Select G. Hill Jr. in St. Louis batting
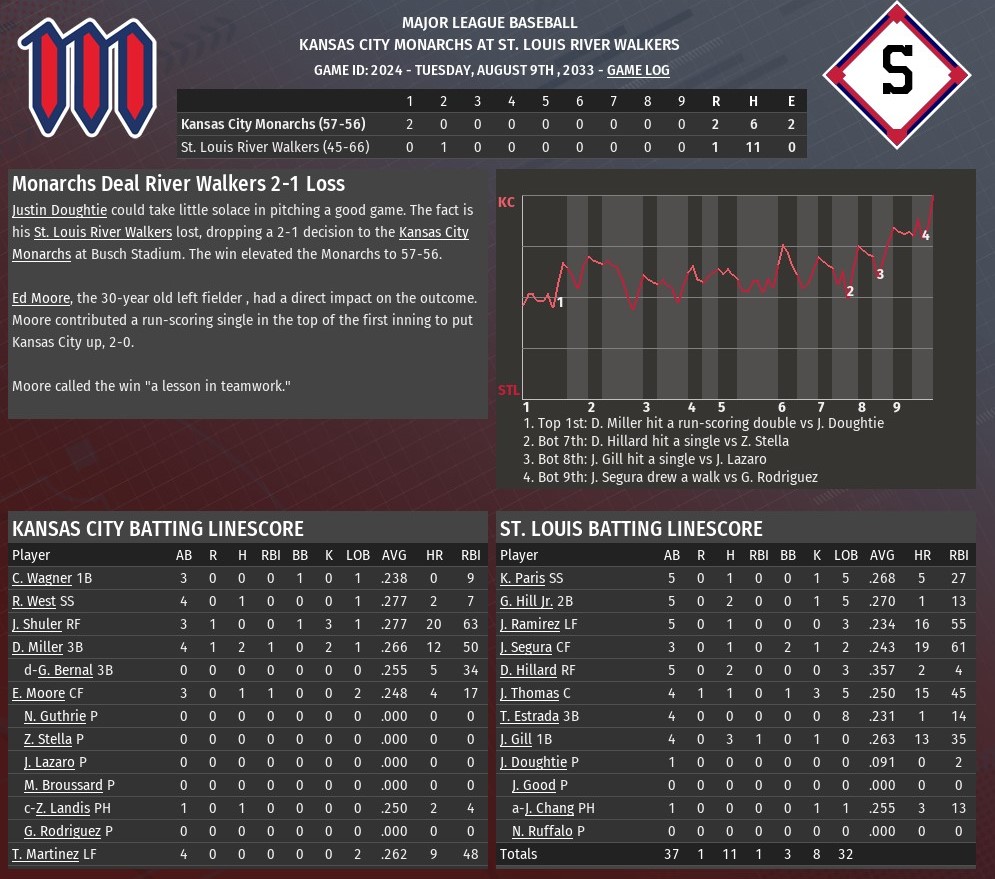995x879 pixels. pos(526,601)
